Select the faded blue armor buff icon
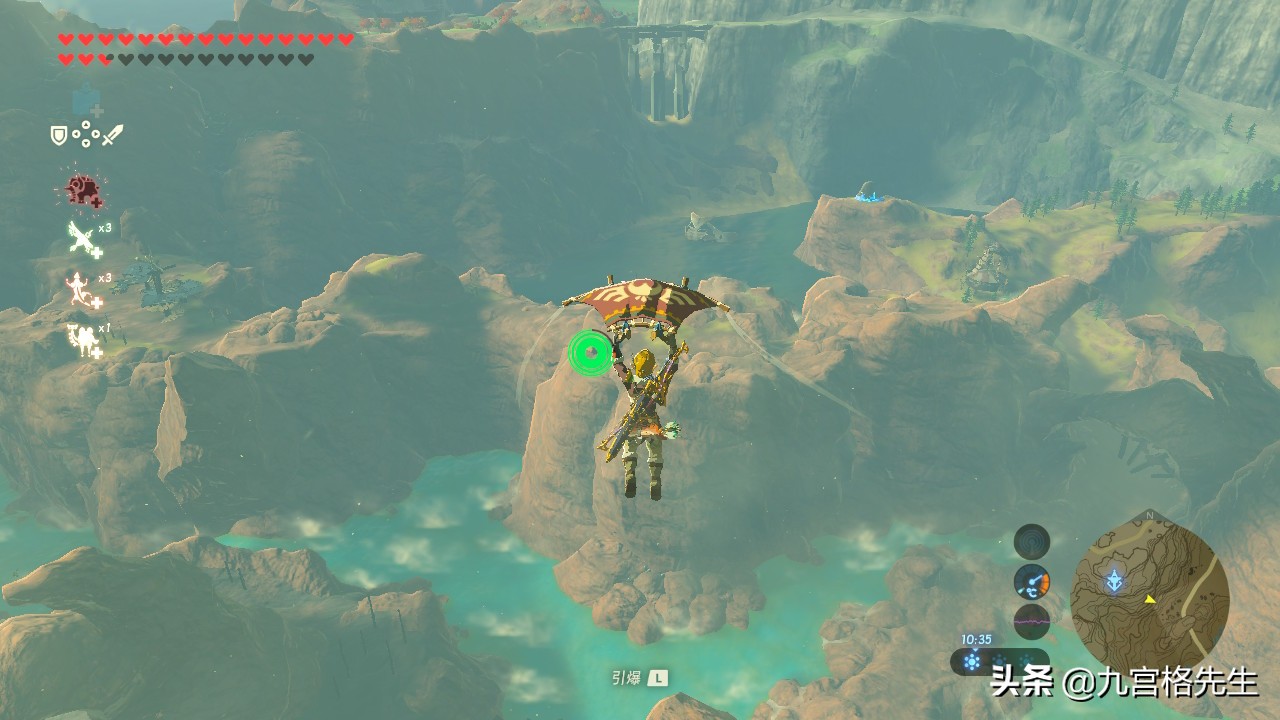The image size is (1280, 720). [x=86, y=100]
